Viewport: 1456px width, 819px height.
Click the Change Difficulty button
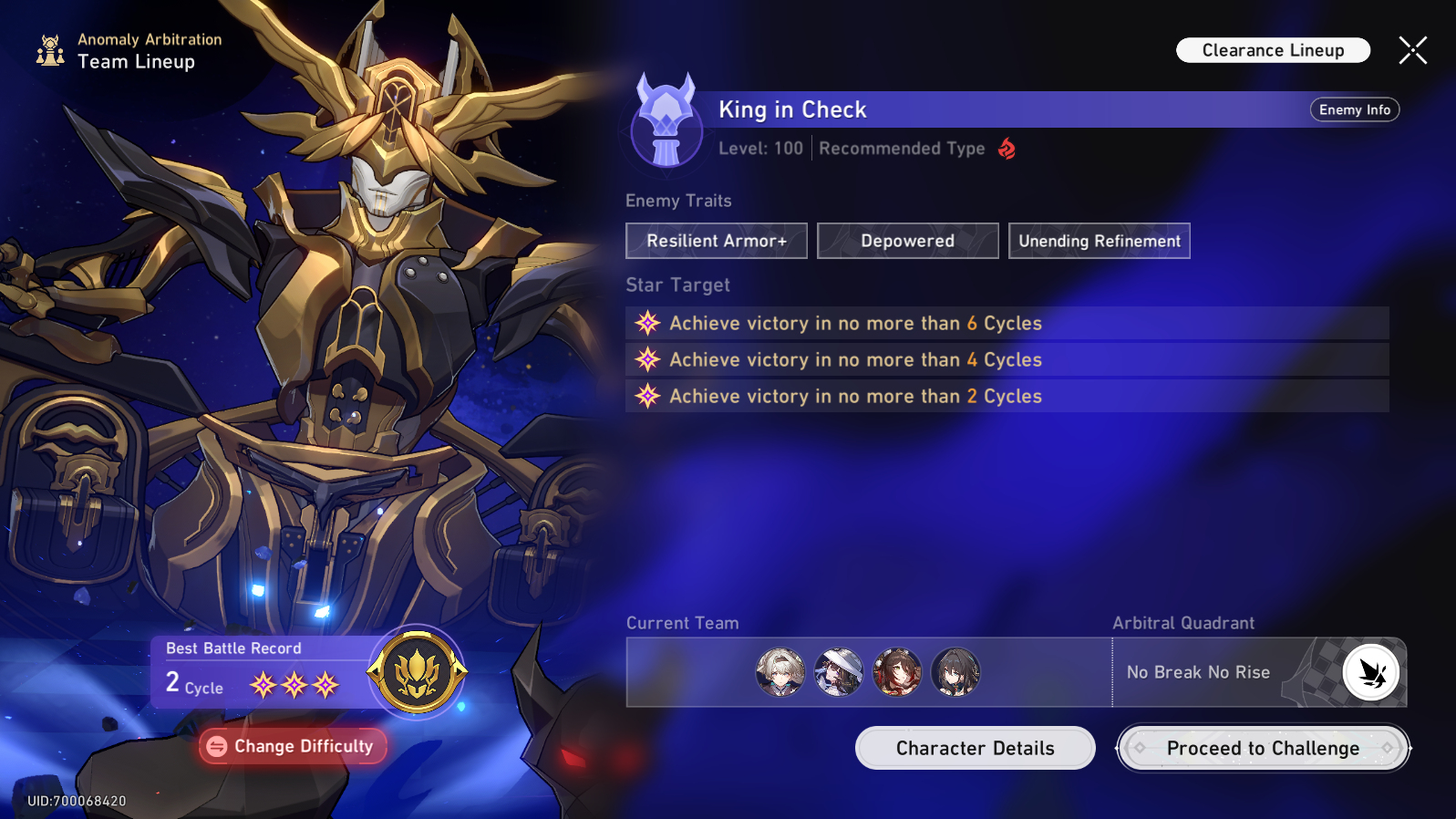click(x=293, y=746)
